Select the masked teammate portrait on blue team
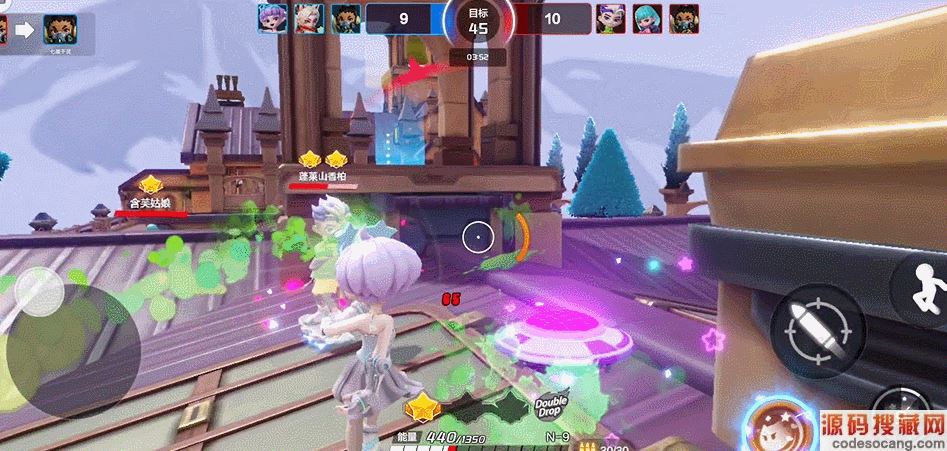Image resolution: width=947 pixels, height=451 pixels. point(345,17)
